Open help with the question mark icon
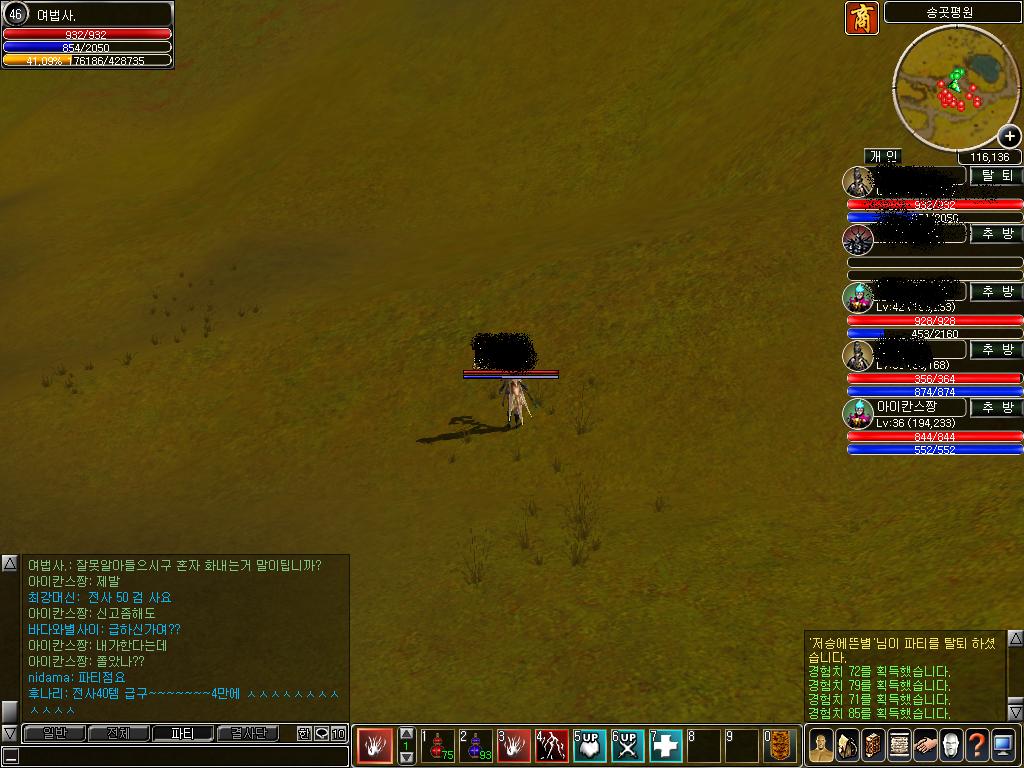Screen dimensions: 1024x768 977,746
